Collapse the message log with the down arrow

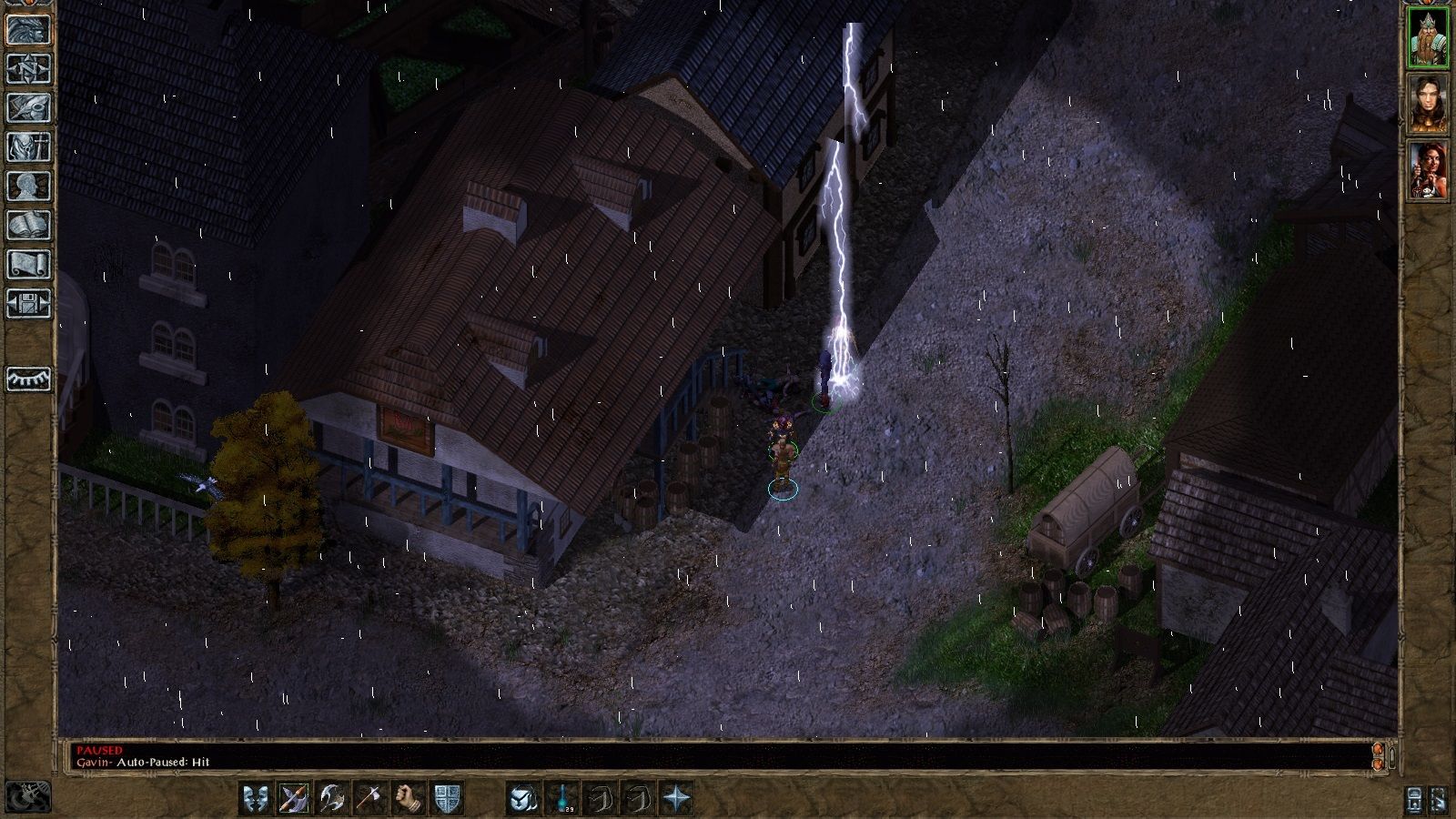1378,765
